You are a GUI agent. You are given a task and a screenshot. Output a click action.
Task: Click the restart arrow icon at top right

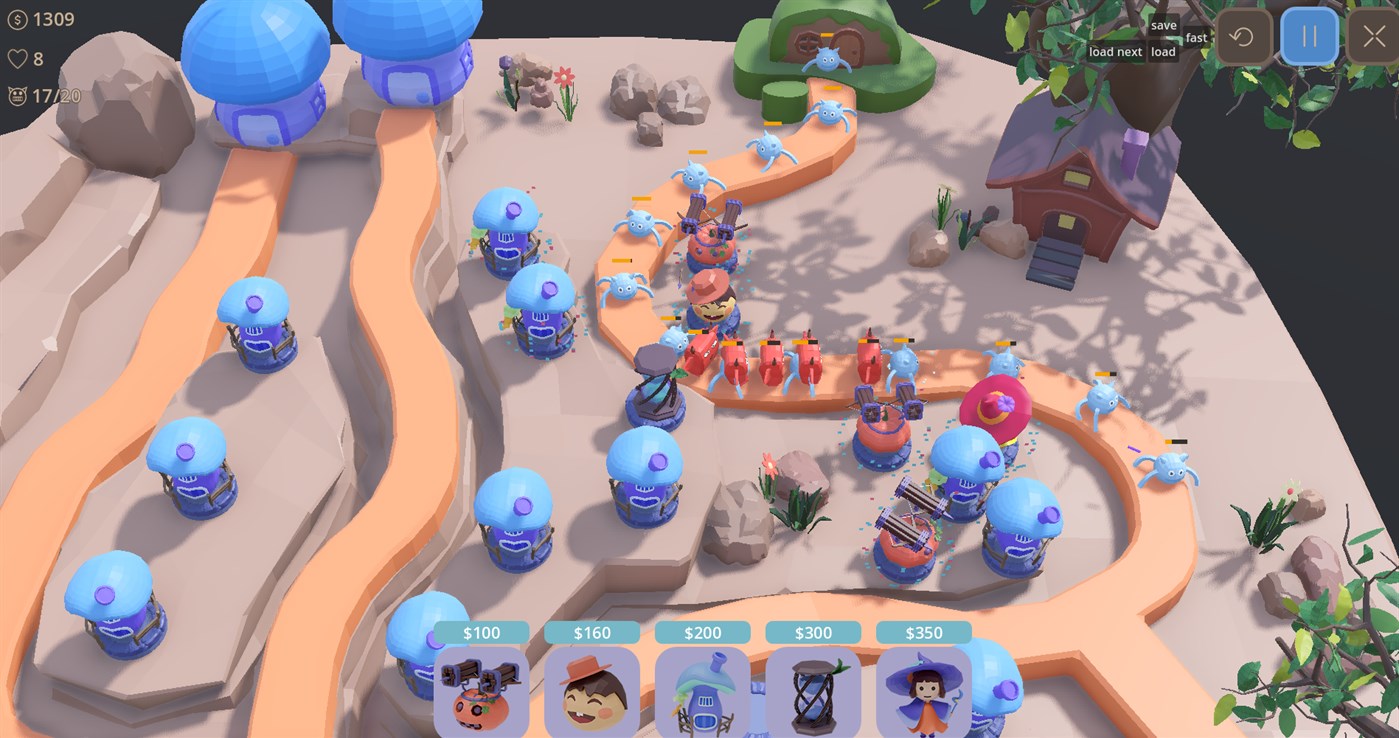[1242, 36]
